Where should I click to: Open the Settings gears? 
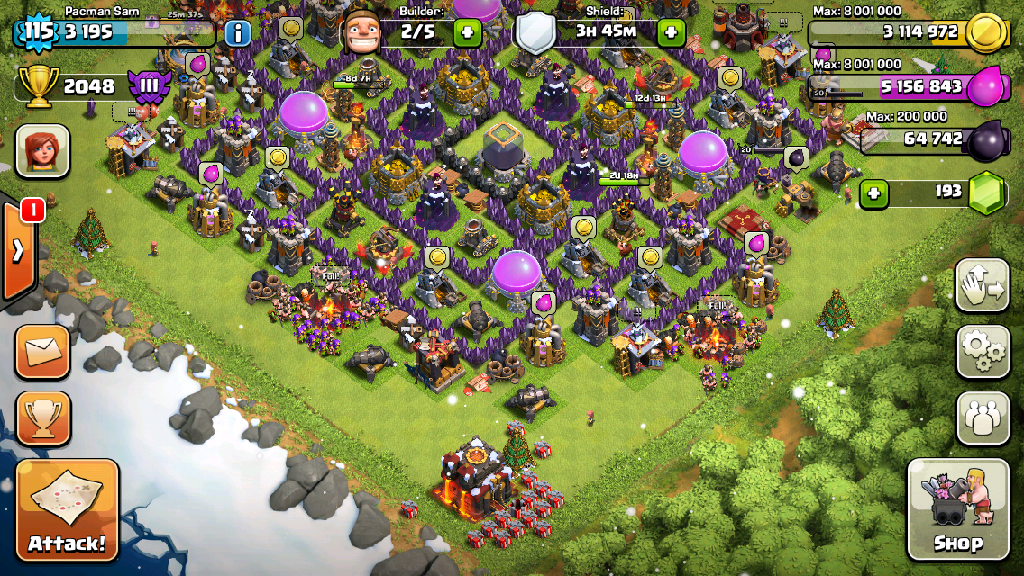tap(982, 350)
